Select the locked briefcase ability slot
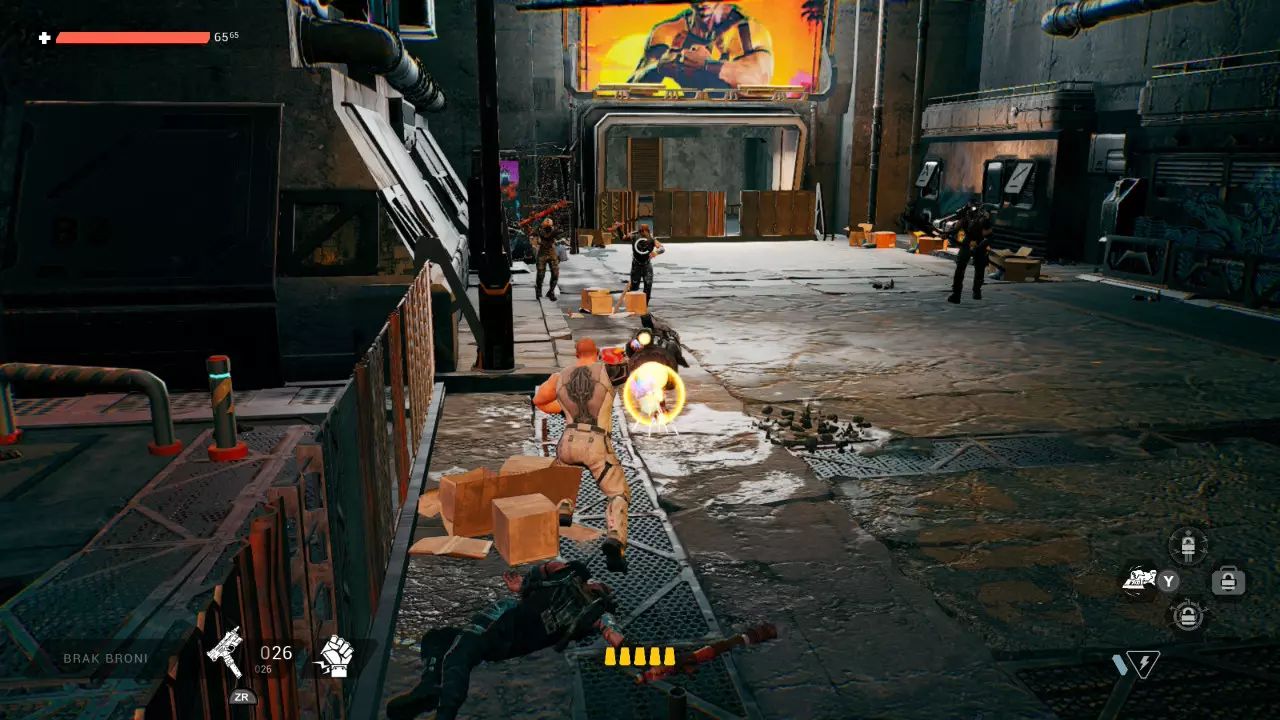 (x=1228, y=581)
